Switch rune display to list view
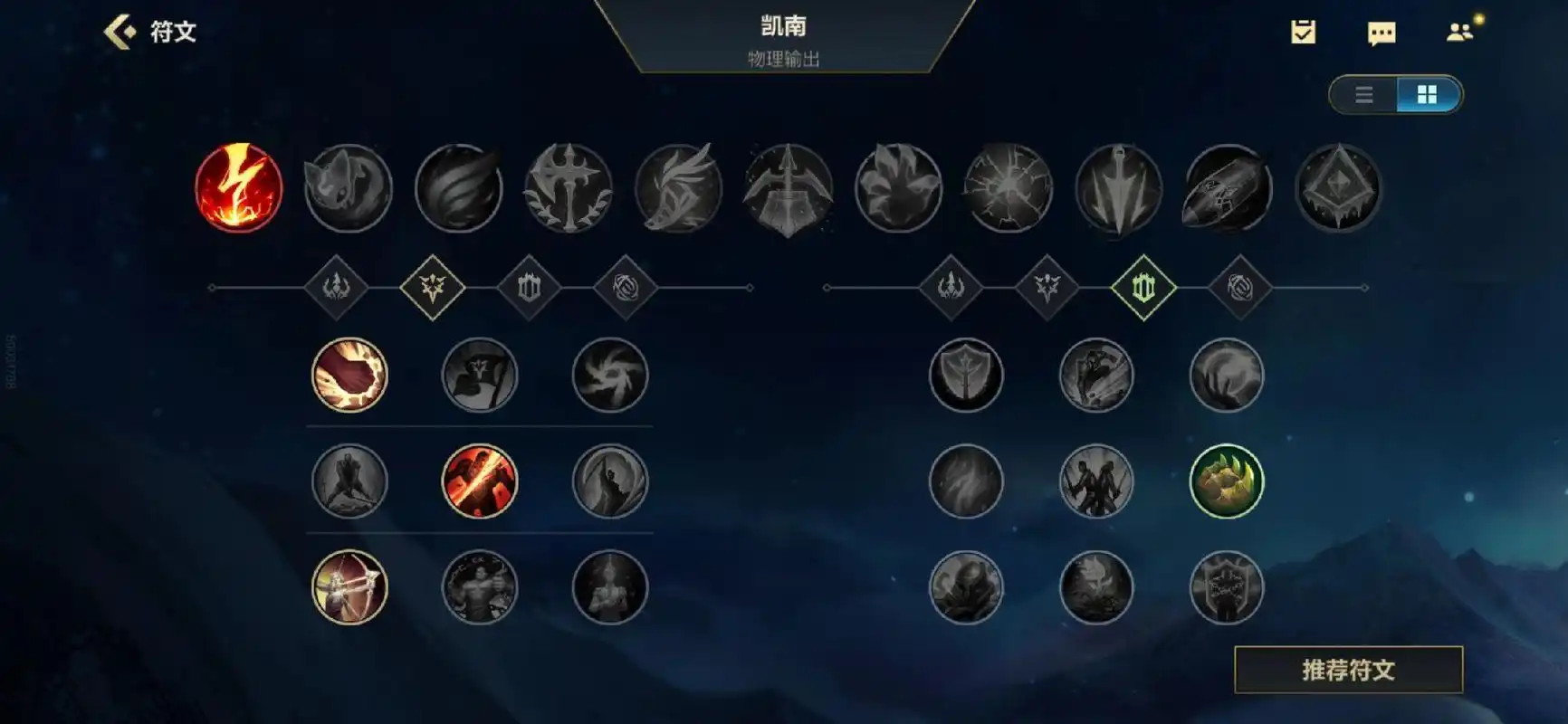This screenshot has width=1568, height=724. pos(1364,95)
